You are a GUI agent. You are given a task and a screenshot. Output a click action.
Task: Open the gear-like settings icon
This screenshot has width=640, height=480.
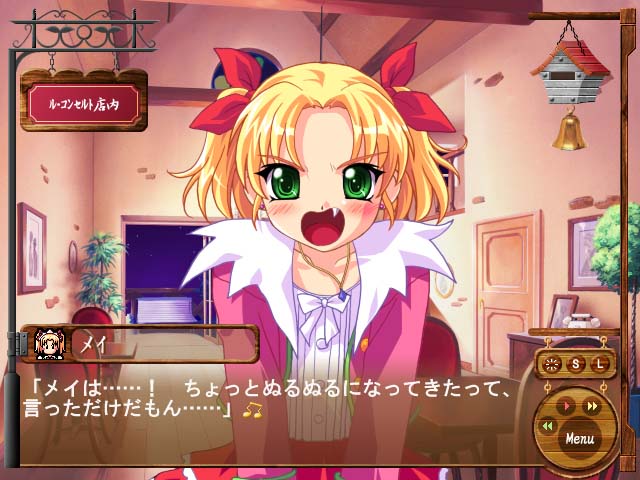point(551,364)
